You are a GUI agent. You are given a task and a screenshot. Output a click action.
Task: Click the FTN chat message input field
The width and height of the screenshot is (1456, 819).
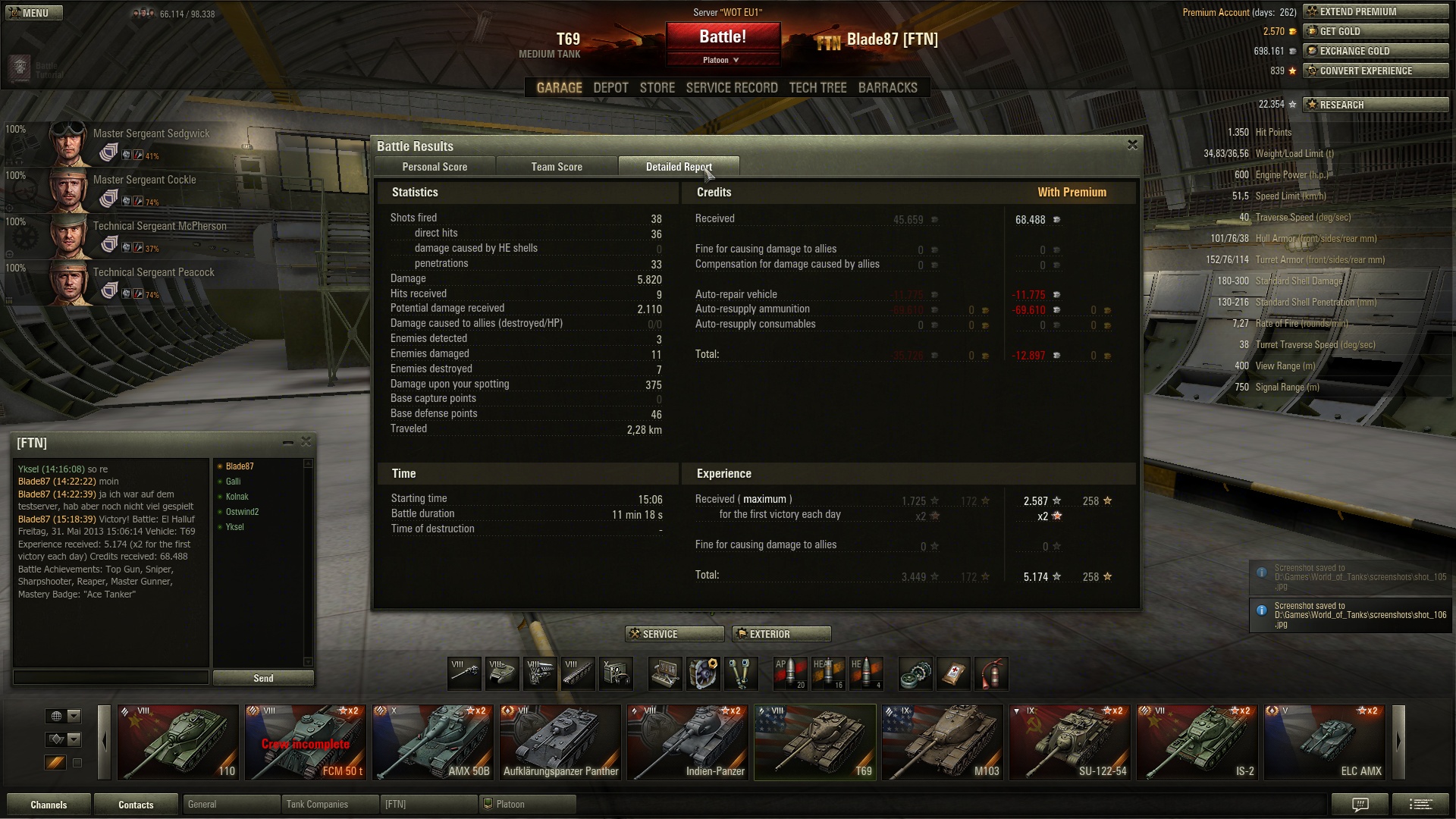tap(111, 677)
